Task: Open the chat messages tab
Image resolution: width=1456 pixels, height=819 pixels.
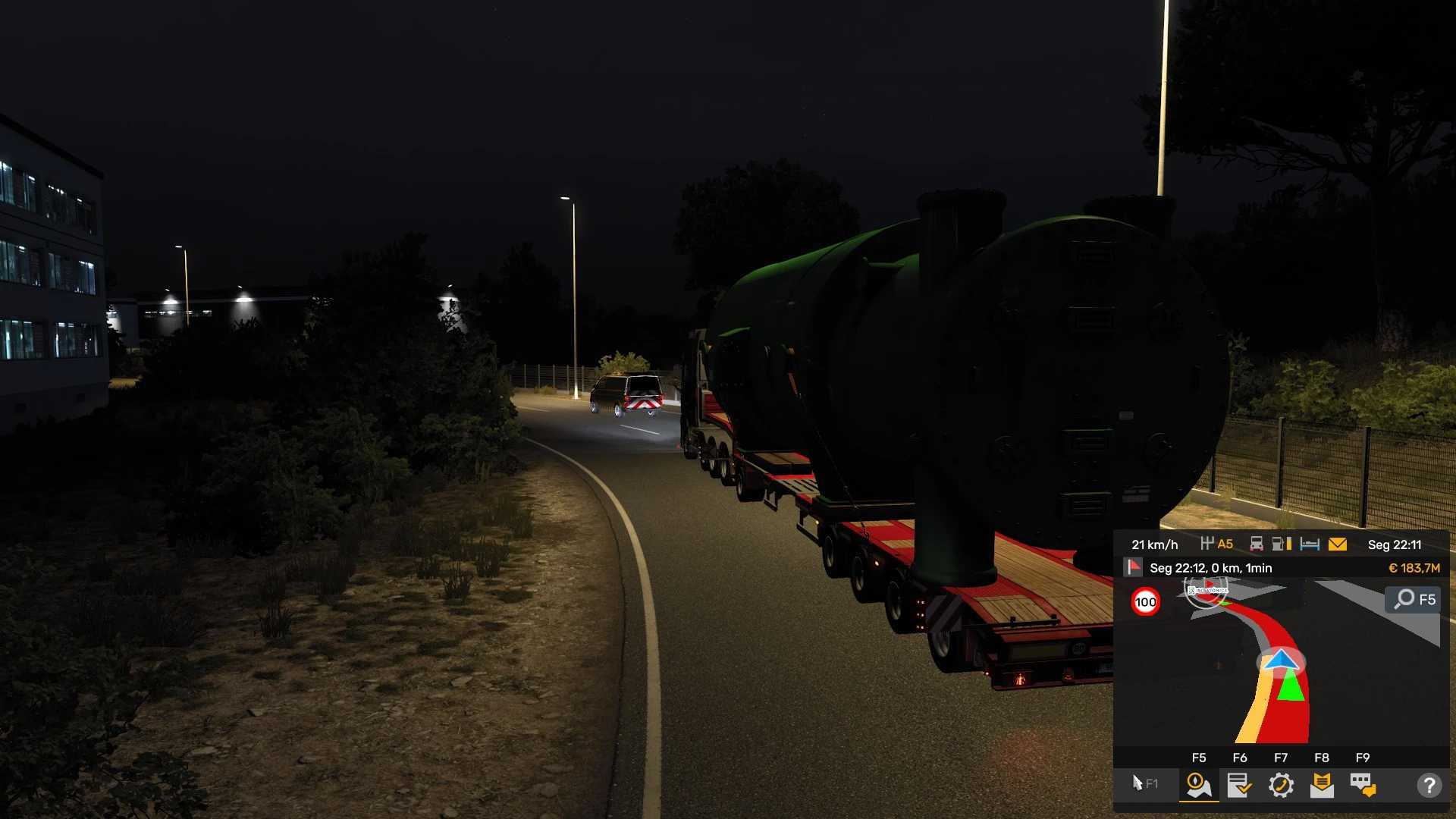Action: (x=1363, y=785)
